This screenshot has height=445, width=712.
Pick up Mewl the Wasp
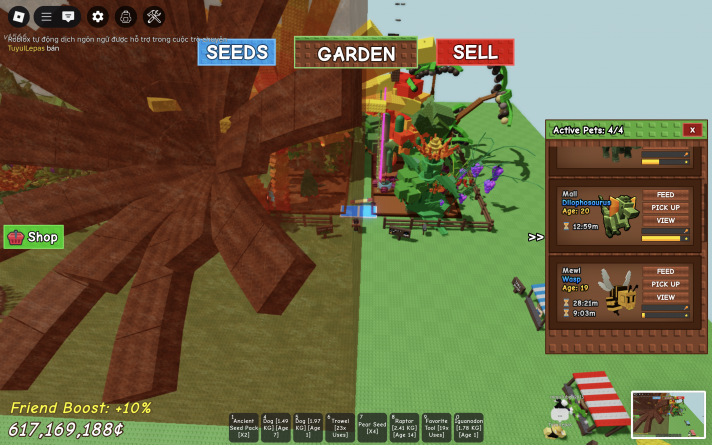pyautogui.click(x=665, y=284)
